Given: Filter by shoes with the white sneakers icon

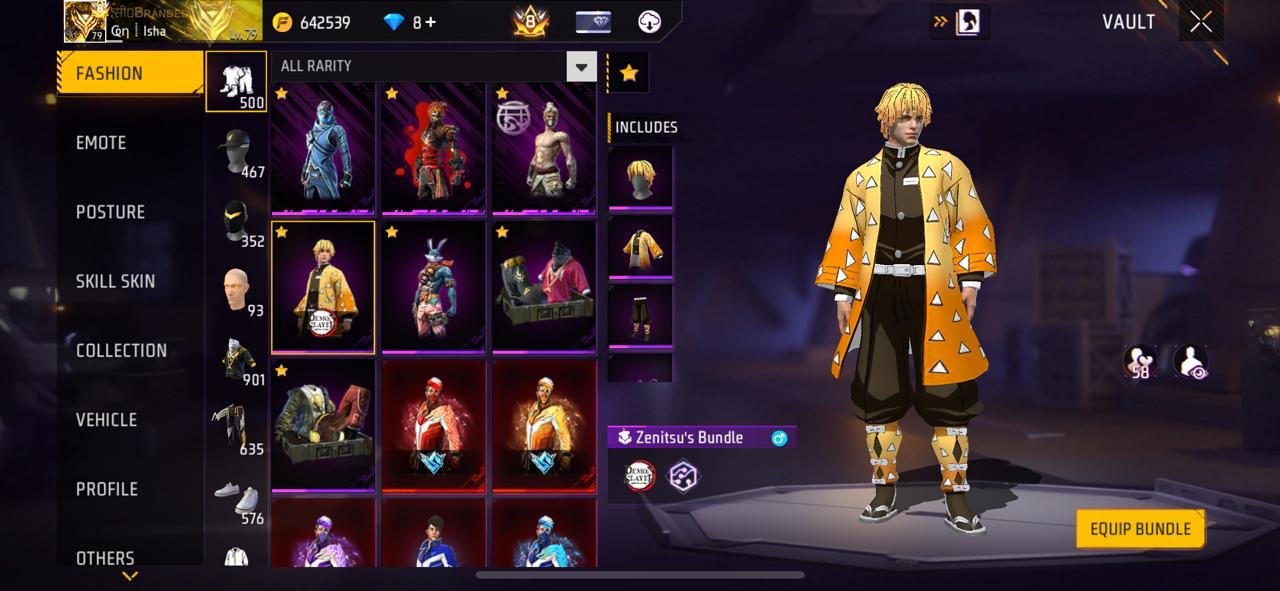Looking at the screenshot, I should [236, 497].
